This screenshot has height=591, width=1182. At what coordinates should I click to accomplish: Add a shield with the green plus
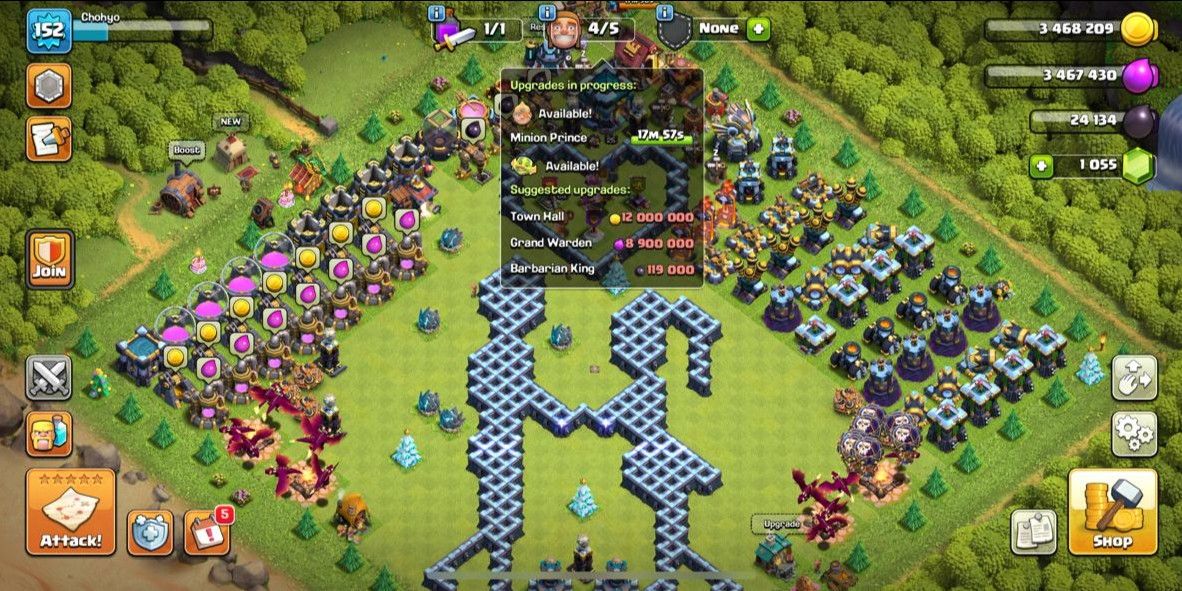[x=759, y=29]
